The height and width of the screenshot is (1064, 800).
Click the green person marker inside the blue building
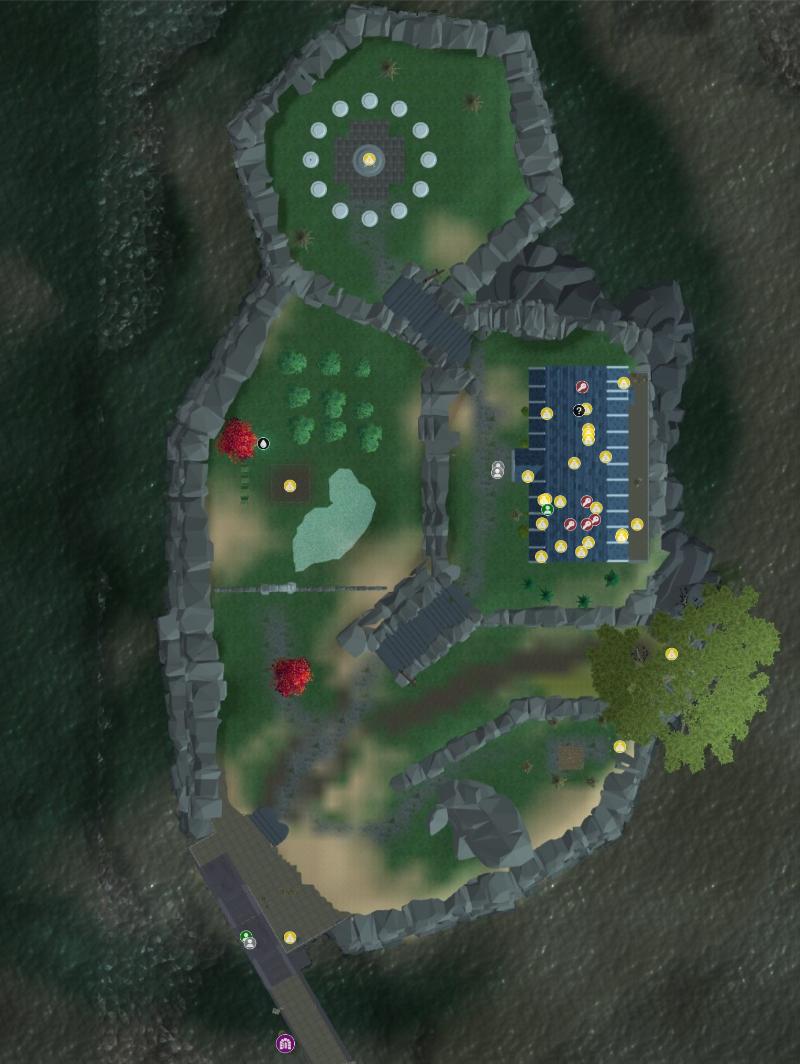[547, 510]
